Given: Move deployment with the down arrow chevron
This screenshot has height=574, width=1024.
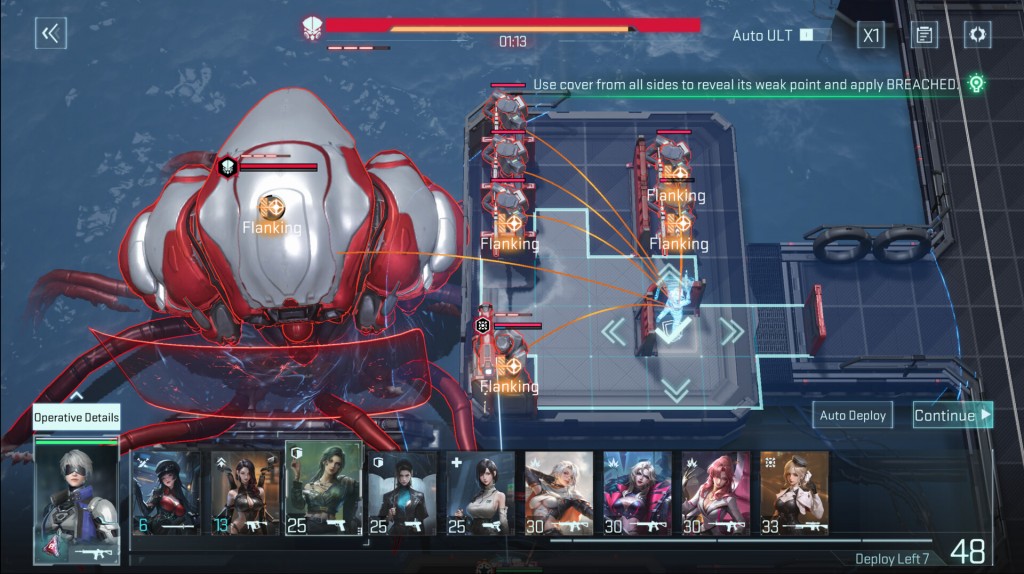Looking at the screenshot, I should tap(676, 390).
